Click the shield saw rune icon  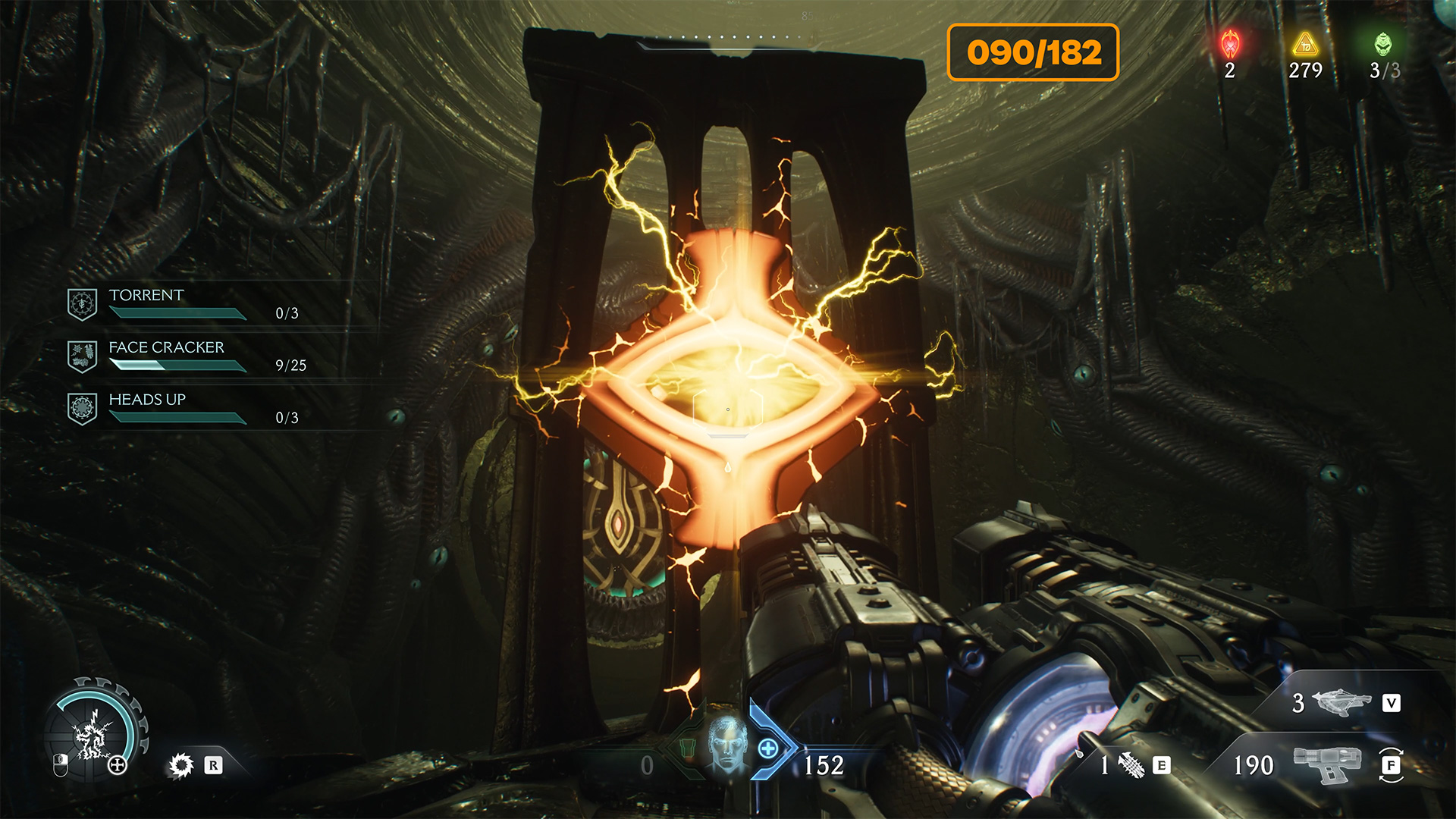[181, 765]
